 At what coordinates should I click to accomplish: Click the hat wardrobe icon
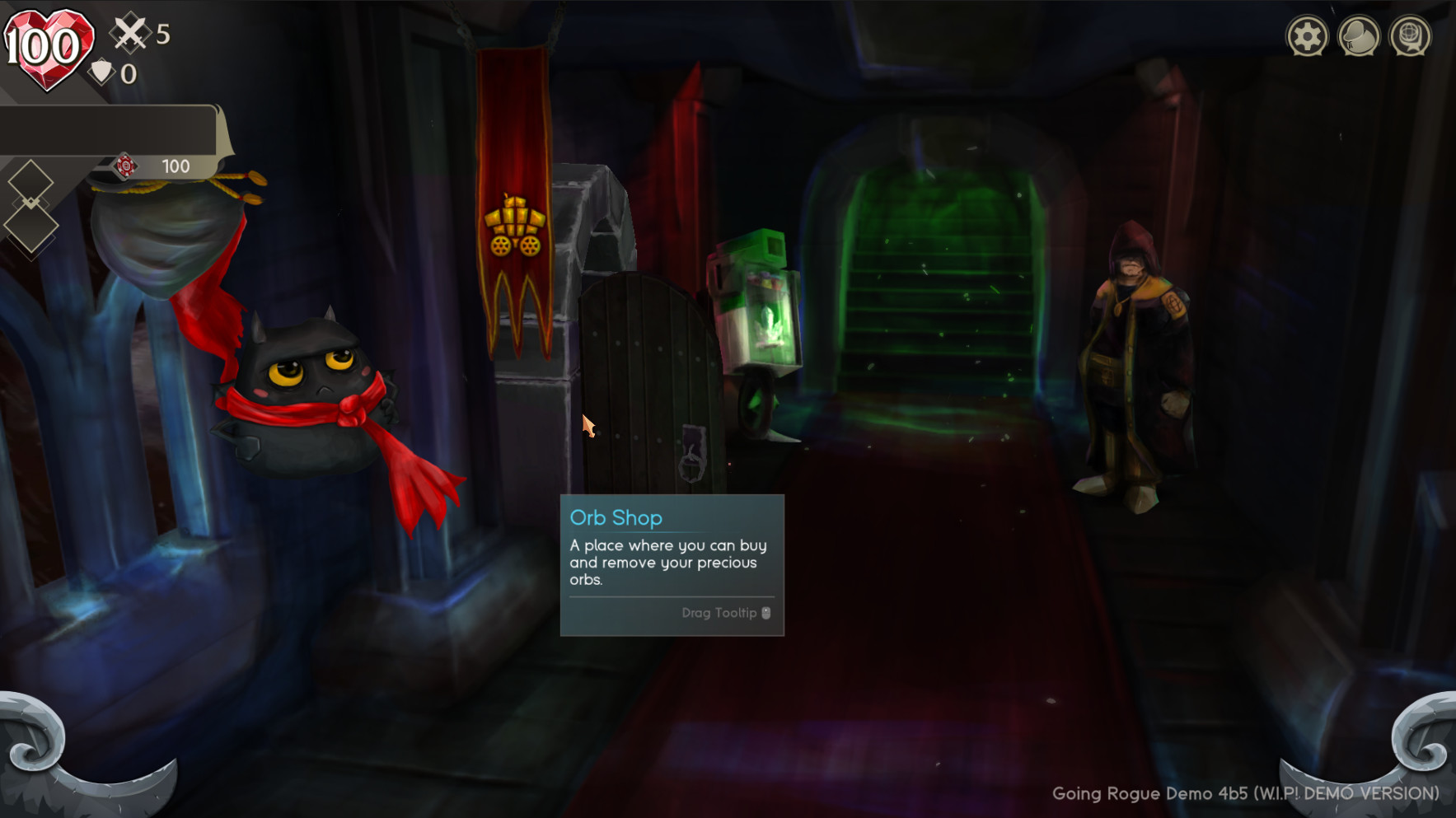click(x=1360, y=36)
